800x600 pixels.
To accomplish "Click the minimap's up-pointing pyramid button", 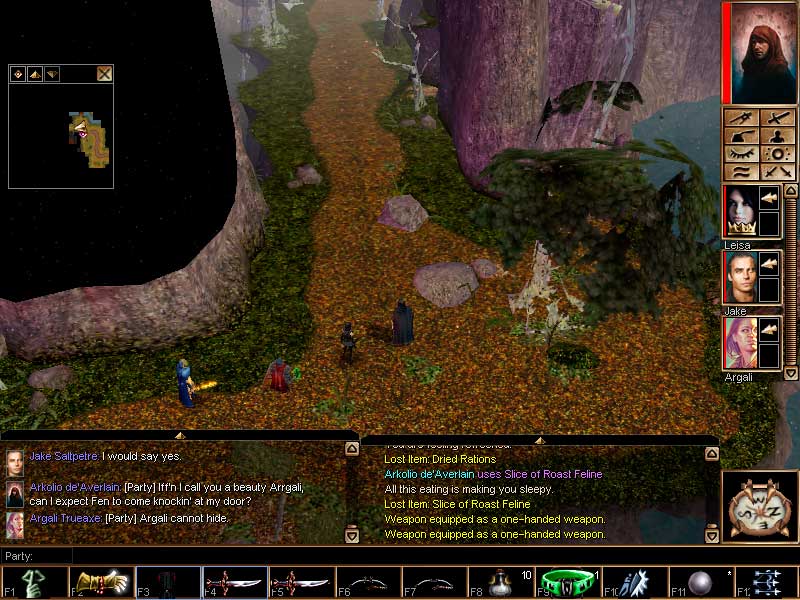I will point(35,73).
